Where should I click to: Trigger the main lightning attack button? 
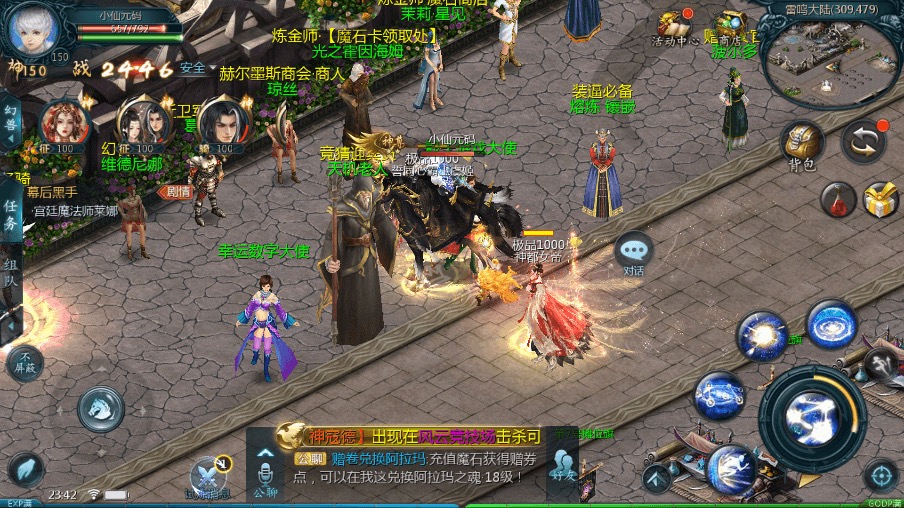coord(811,412)
